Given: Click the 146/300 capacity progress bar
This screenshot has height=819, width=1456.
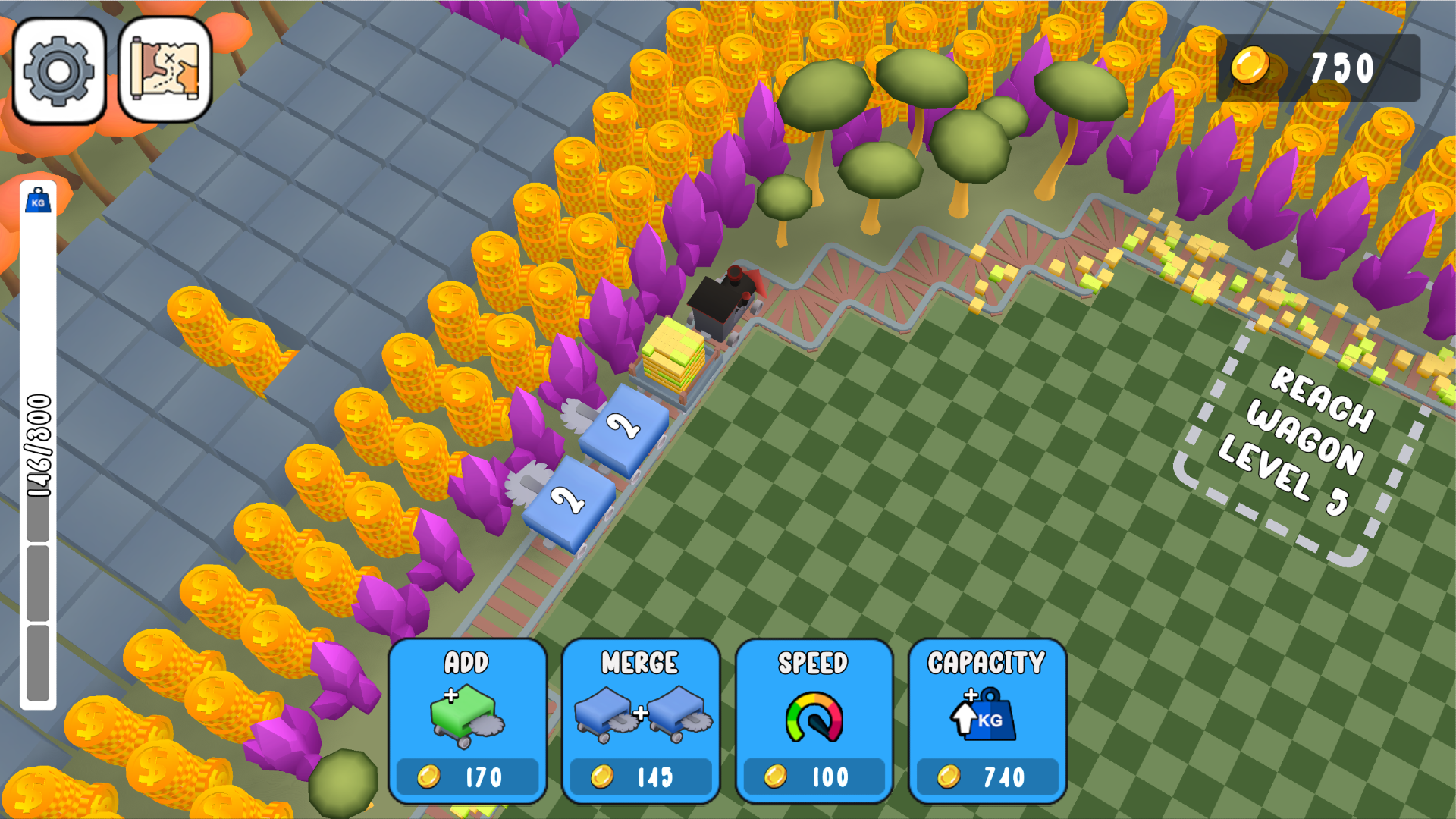Looking at the screenshot, I should click(x=37, y=455).
